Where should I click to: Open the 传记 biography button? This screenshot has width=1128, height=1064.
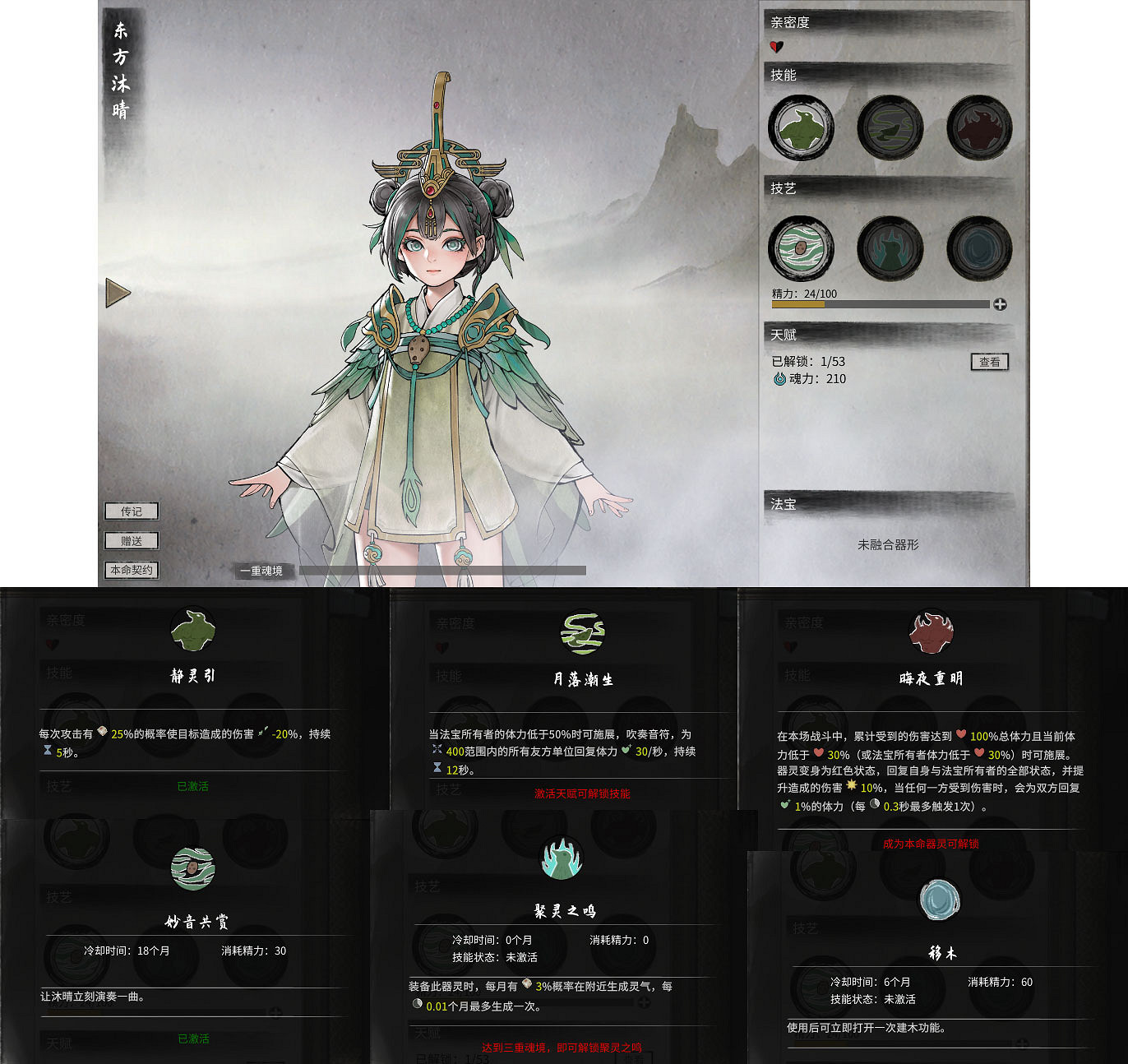coord(131,511)
